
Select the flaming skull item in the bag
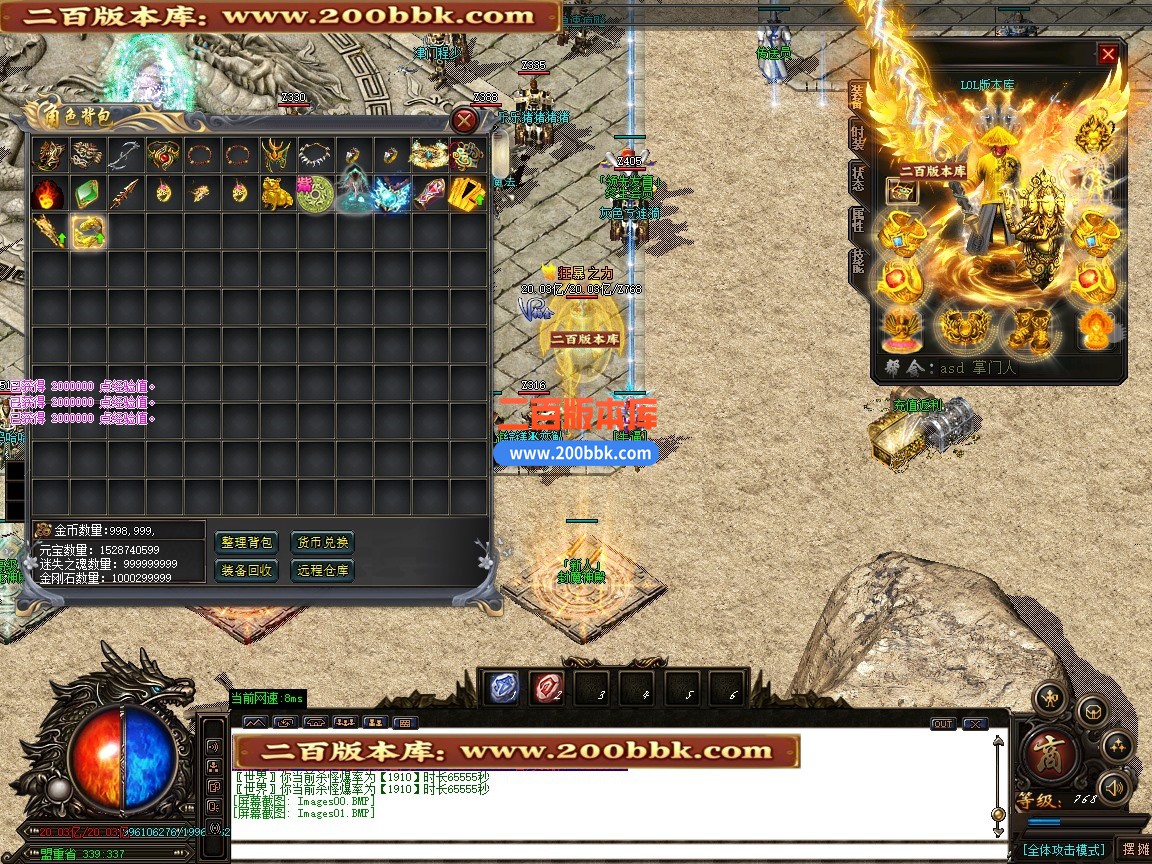48,194
